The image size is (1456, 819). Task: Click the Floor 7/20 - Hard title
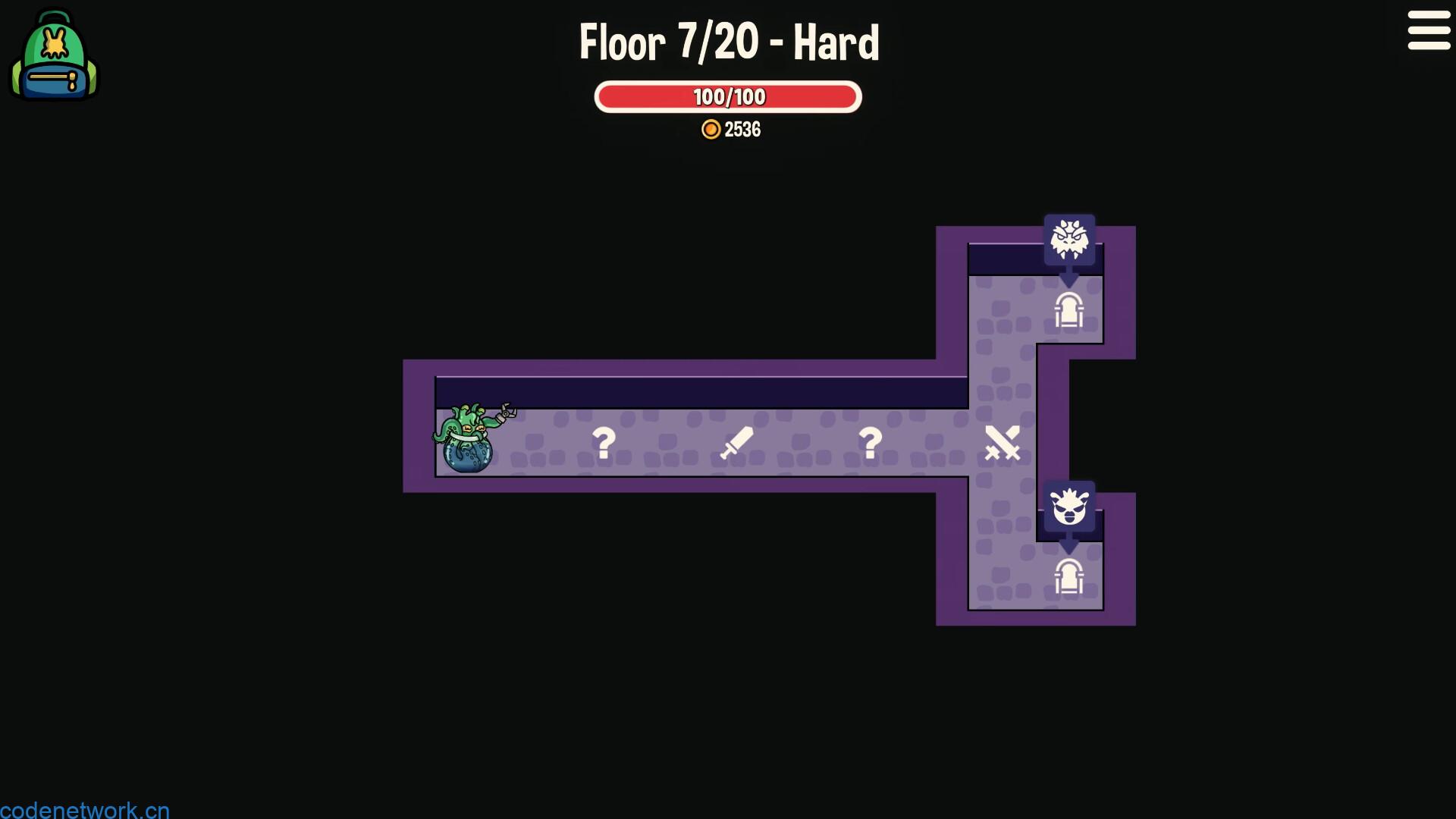coord(728,42)
